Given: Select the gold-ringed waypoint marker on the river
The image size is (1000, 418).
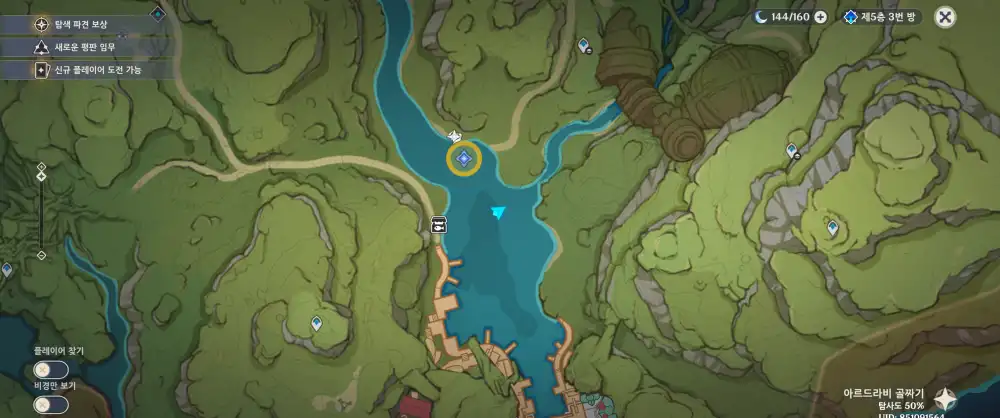Looking at the screenshot, I should 463,158.
